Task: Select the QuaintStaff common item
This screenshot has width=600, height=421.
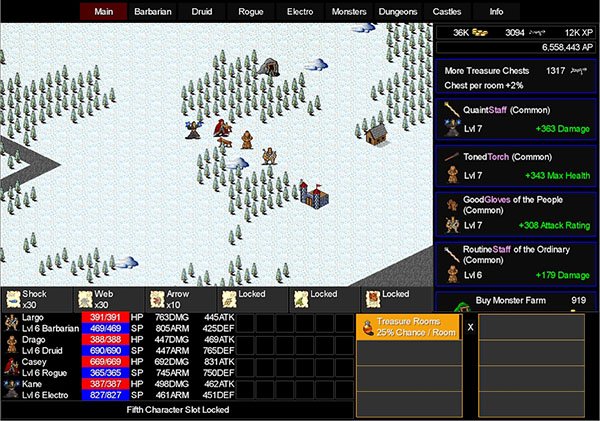Action: (x=515, y=119)
